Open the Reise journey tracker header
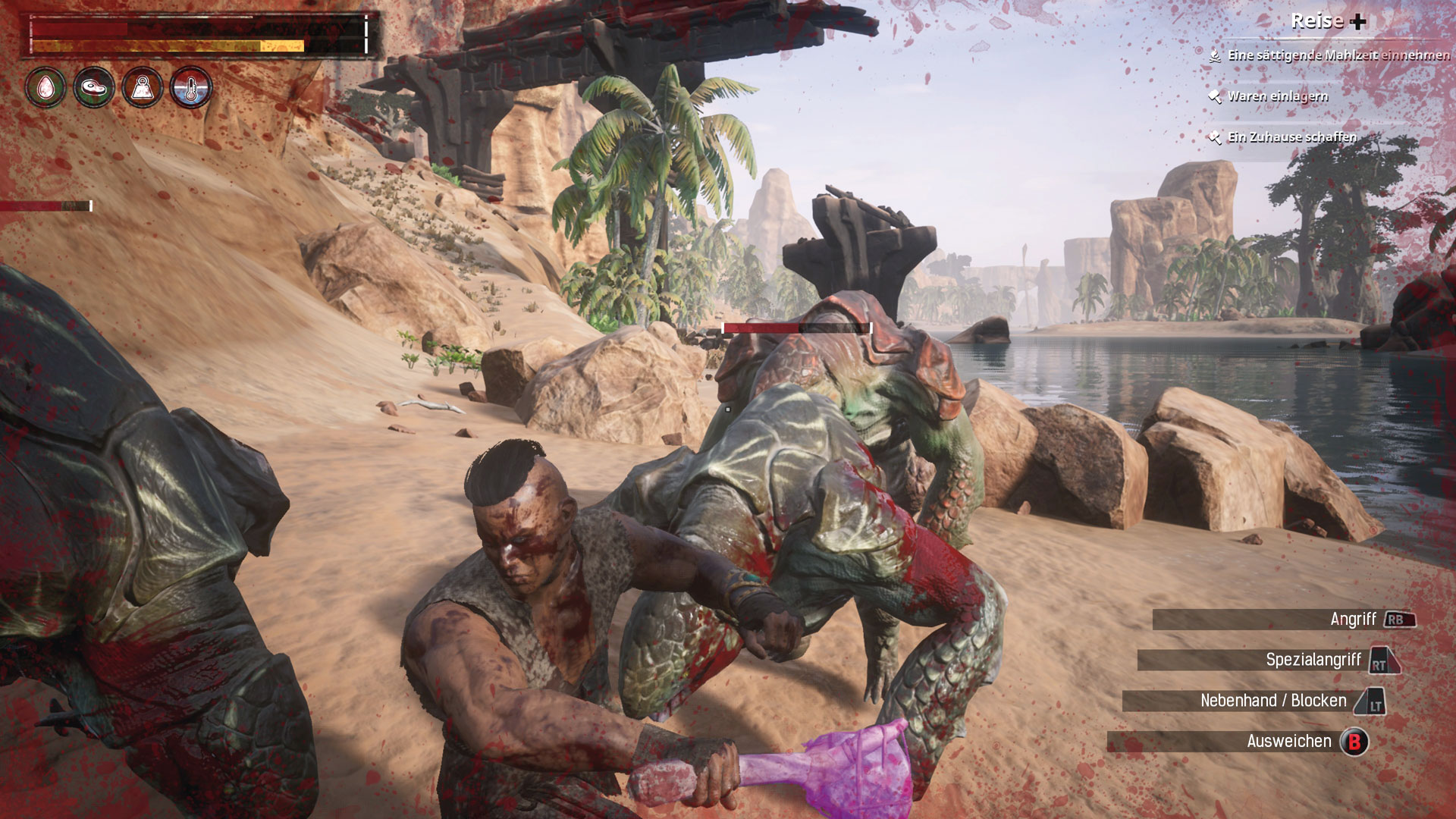 (1328, 21)
